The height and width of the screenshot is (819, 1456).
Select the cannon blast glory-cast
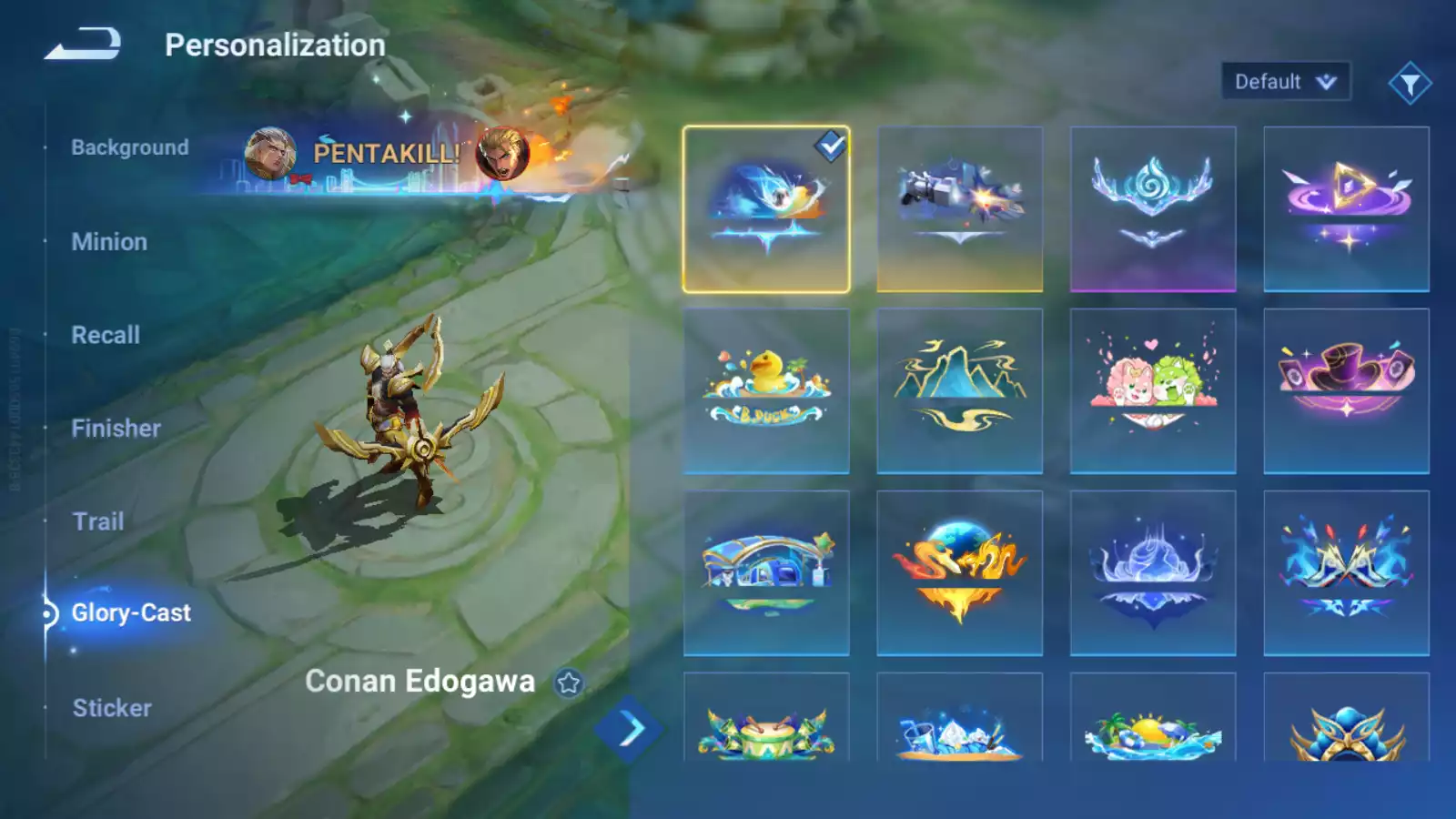pos(960,209)
